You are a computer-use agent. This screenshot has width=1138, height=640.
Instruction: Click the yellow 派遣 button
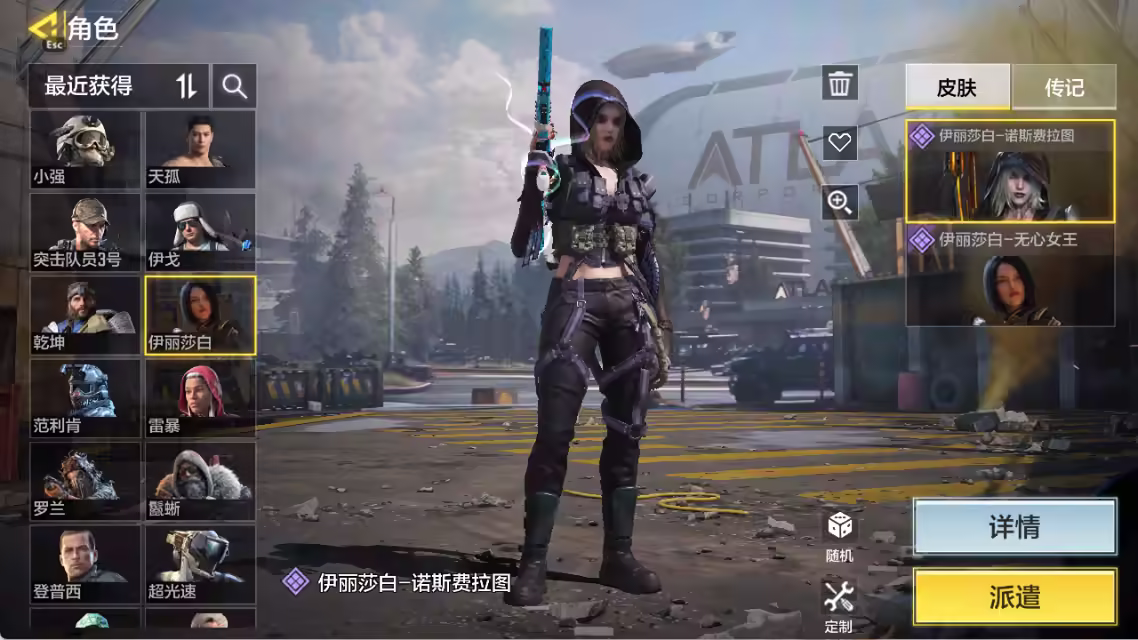click(1014, 597)
